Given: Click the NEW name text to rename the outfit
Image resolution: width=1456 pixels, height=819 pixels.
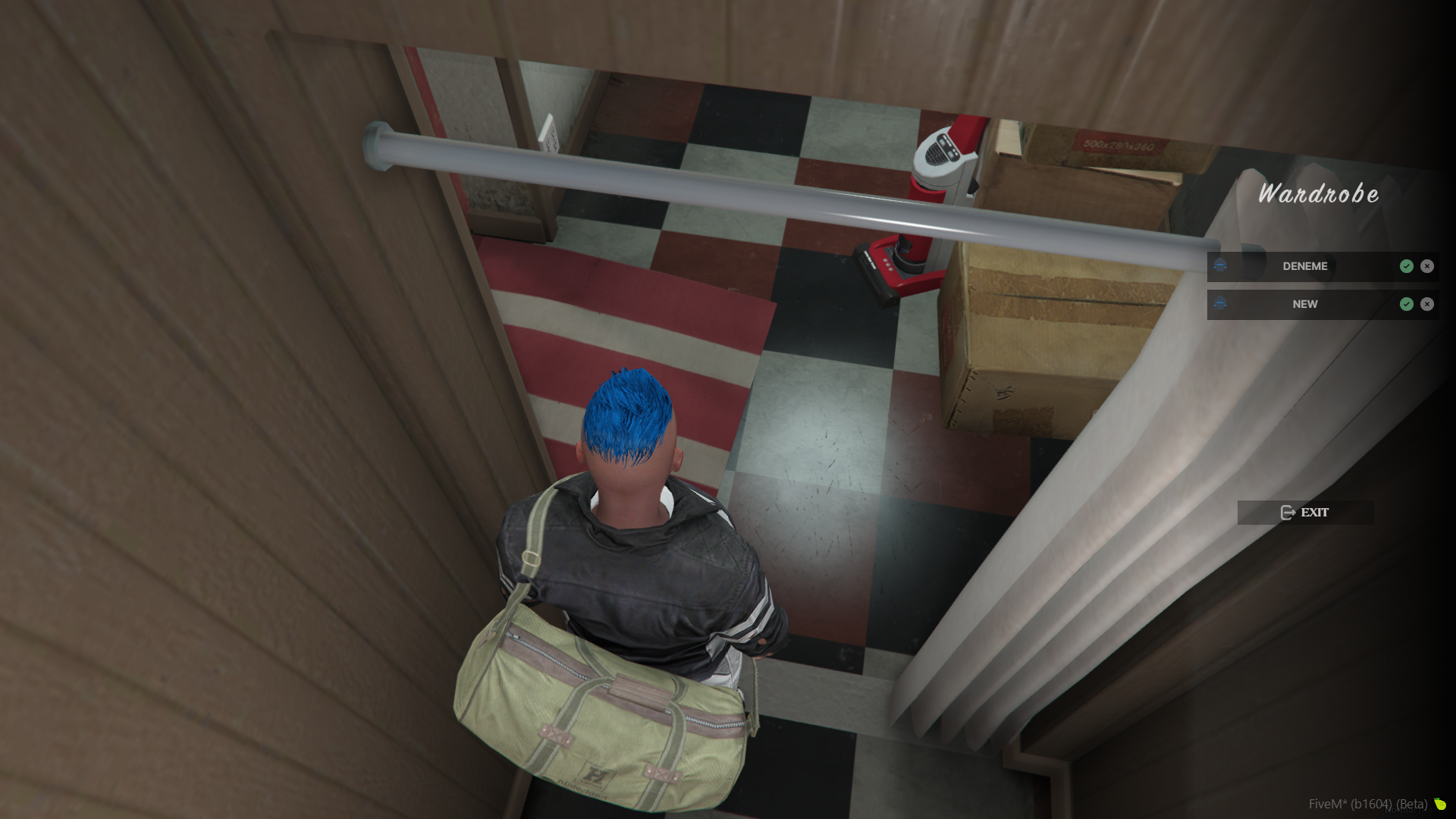Looking at the screenshot, I should (x=1304, y=304).
